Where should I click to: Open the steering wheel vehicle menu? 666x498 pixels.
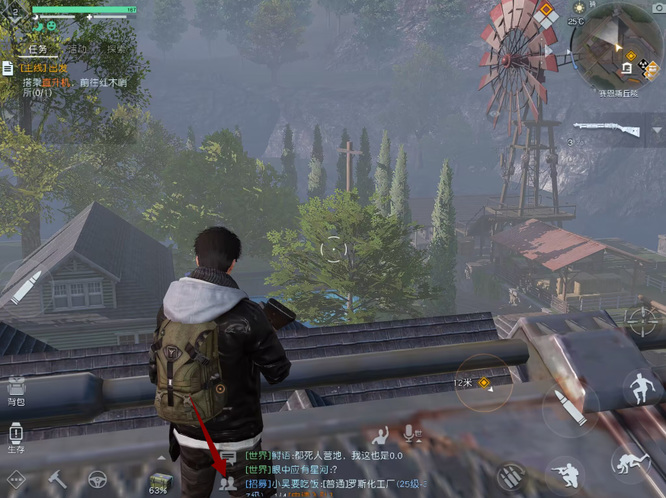tap(98, 479)
